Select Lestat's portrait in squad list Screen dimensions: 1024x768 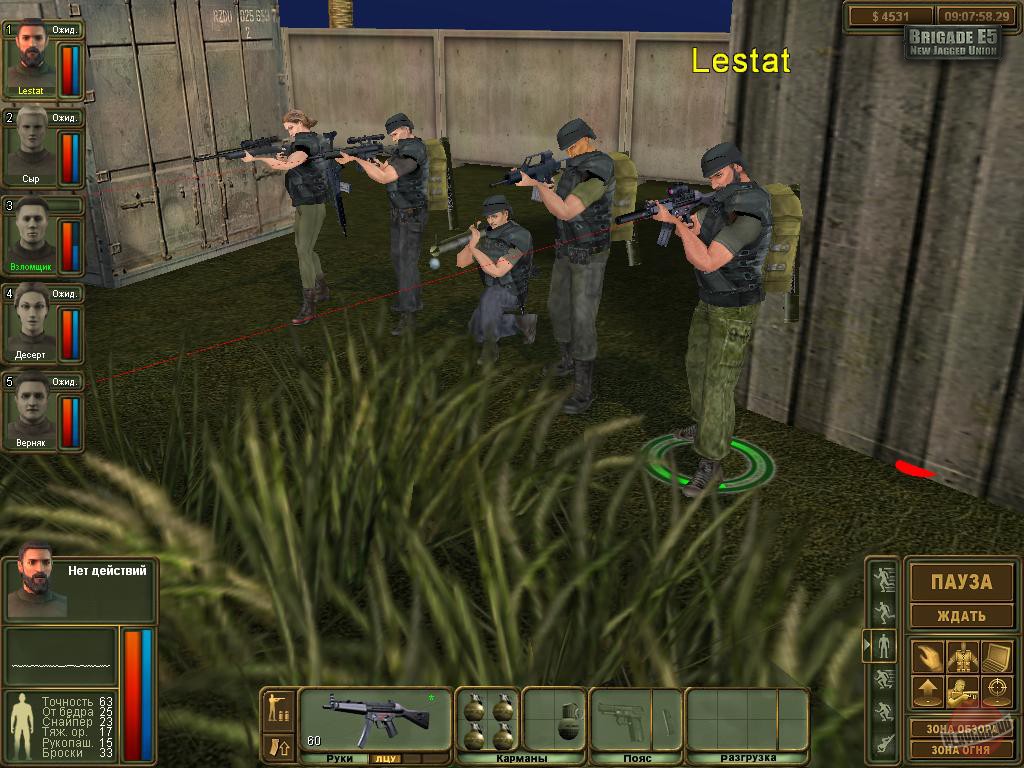(31, 58)
